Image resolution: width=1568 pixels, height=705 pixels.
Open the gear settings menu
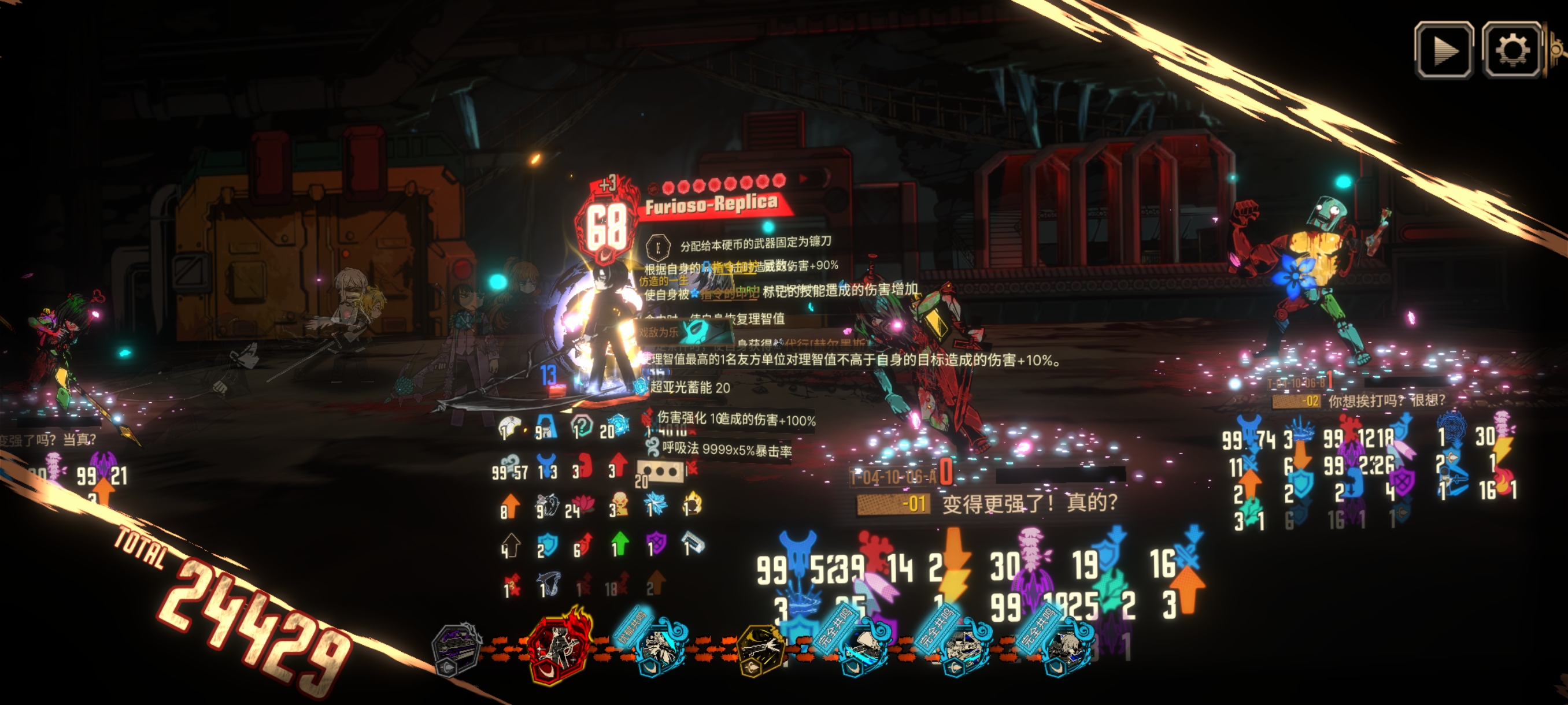[x=1511, y=50]
